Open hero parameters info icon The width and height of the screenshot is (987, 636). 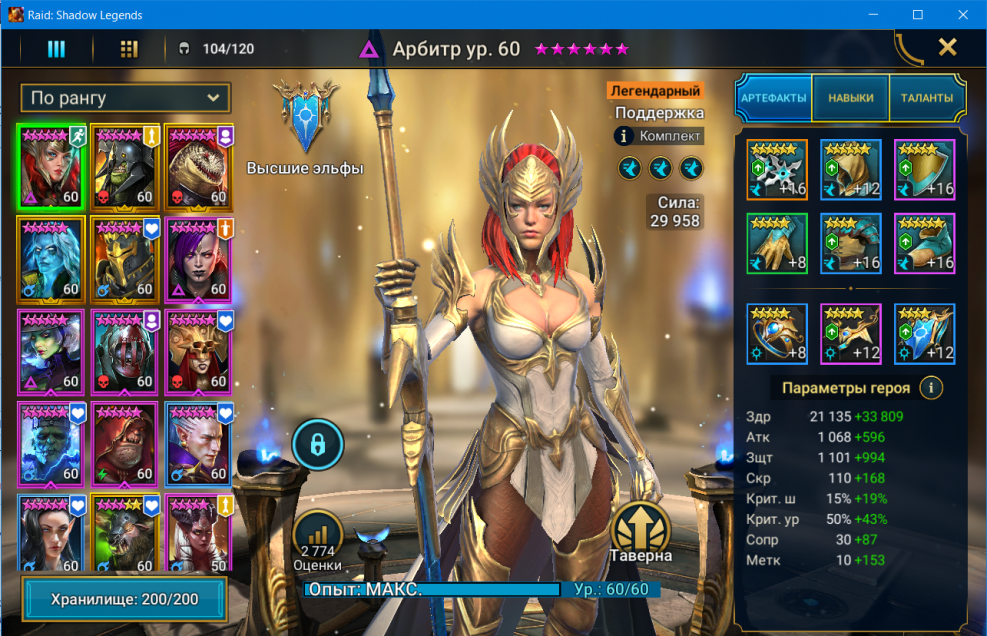click(931, 388)
